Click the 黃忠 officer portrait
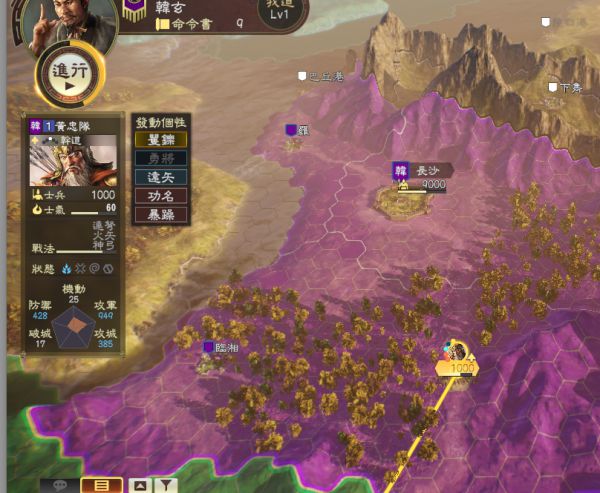The width and height of the screenshot is (600, 493). click(73, 162)
